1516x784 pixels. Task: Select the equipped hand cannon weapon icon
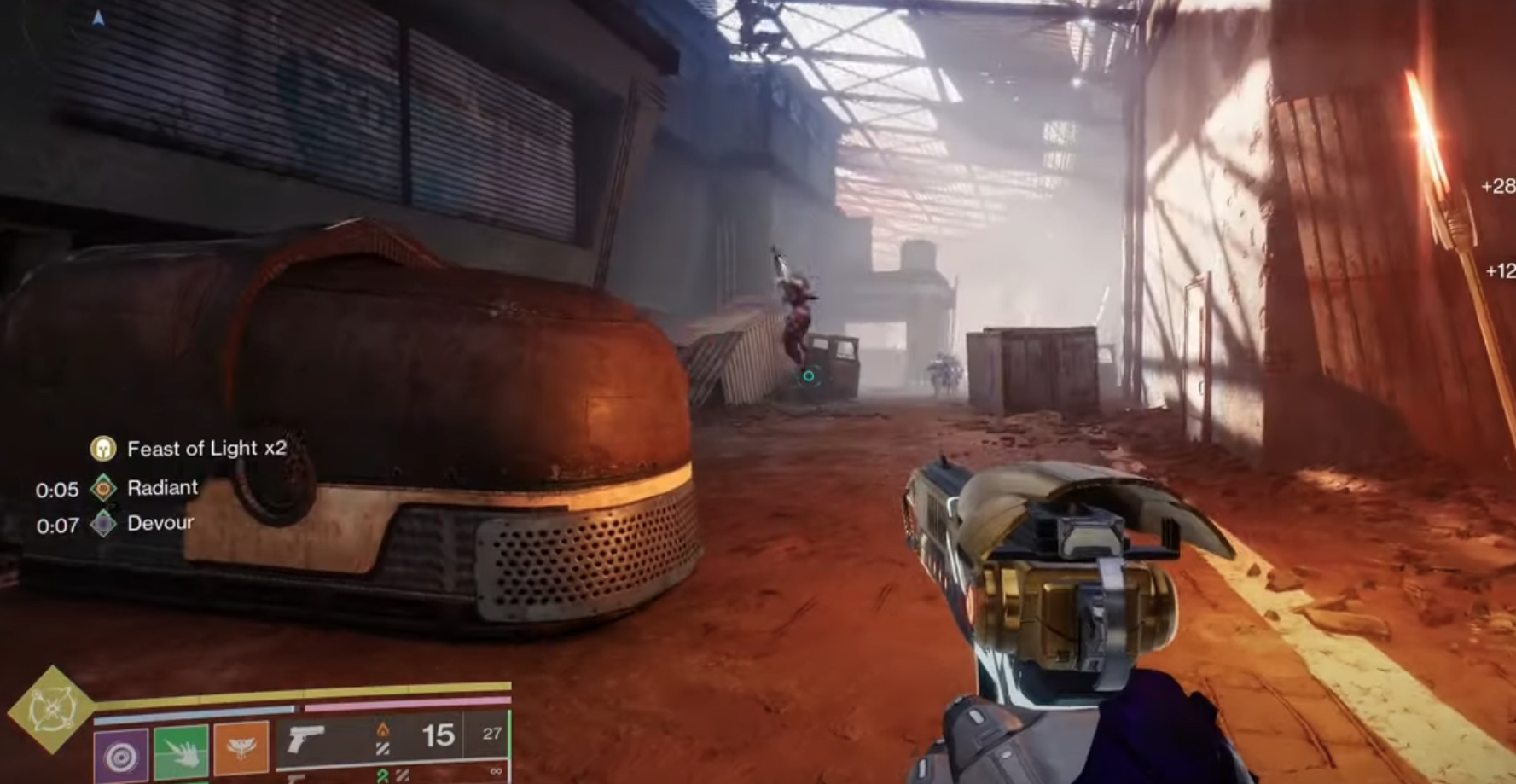[x=306, y=739]
